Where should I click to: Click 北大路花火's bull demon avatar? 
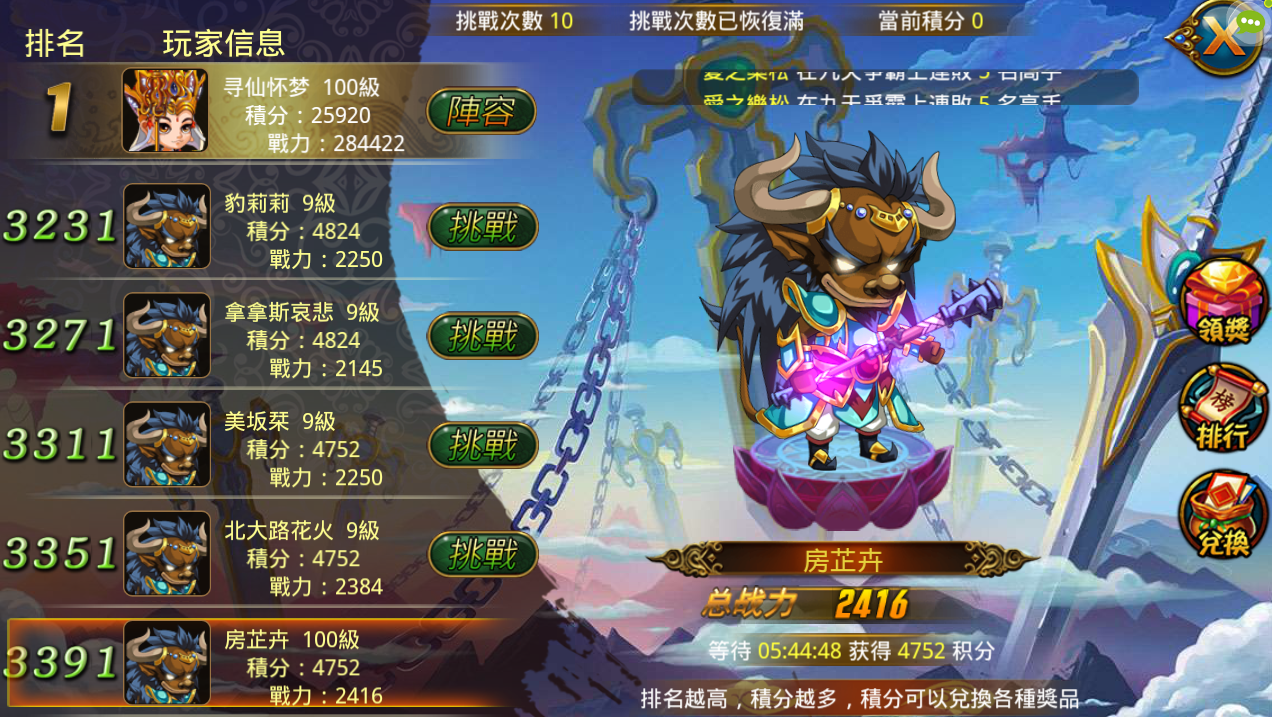[x=167, y=553]
